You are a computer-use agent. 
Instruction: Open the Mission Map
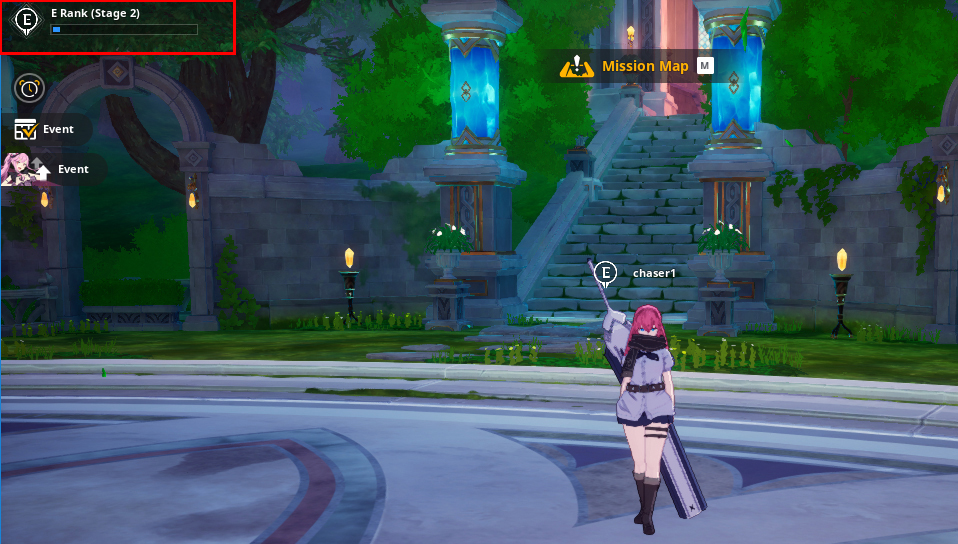(634, 67)
